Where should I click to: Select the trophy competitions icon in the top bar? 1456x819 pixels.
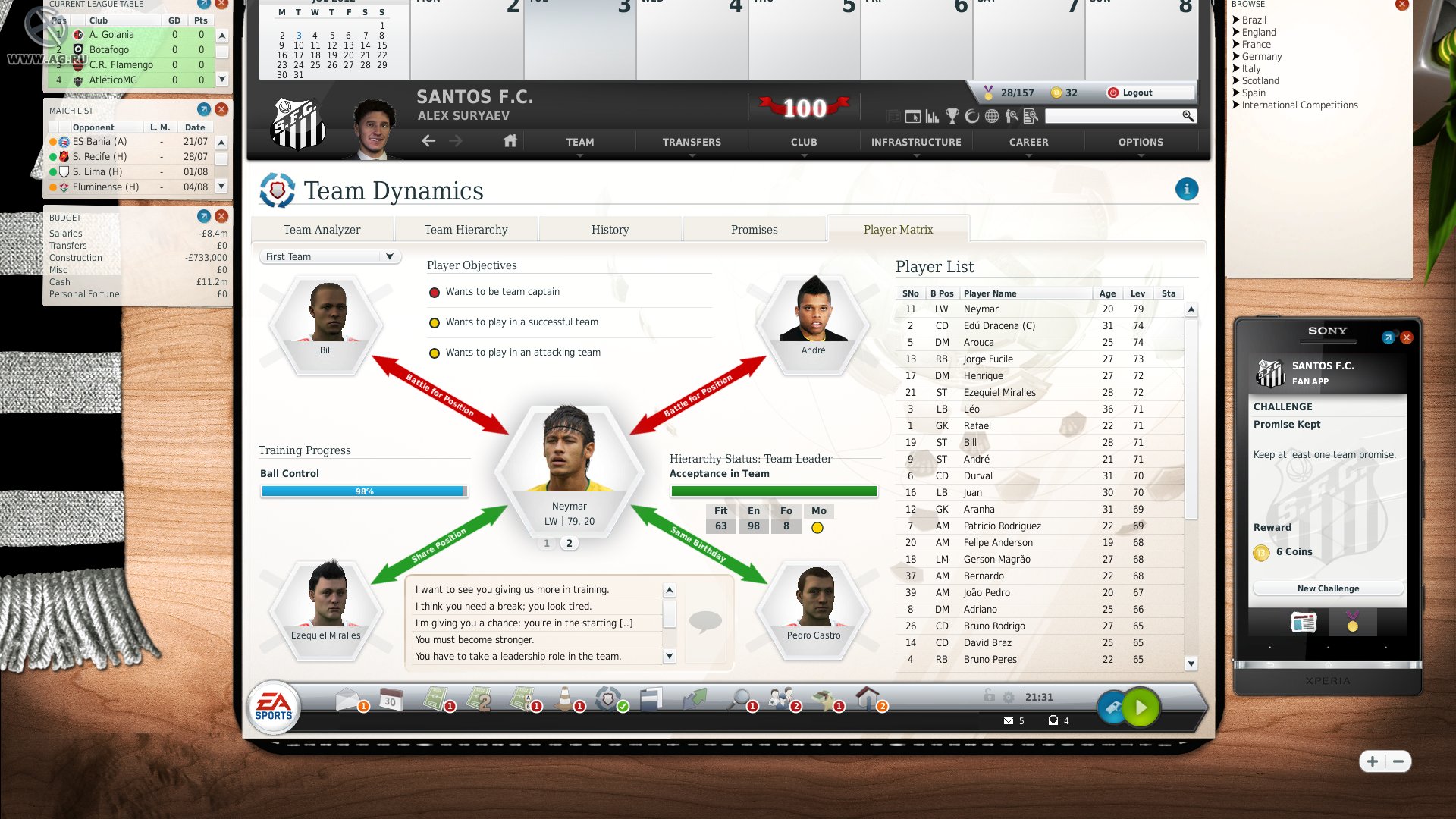tap(952, 116)
